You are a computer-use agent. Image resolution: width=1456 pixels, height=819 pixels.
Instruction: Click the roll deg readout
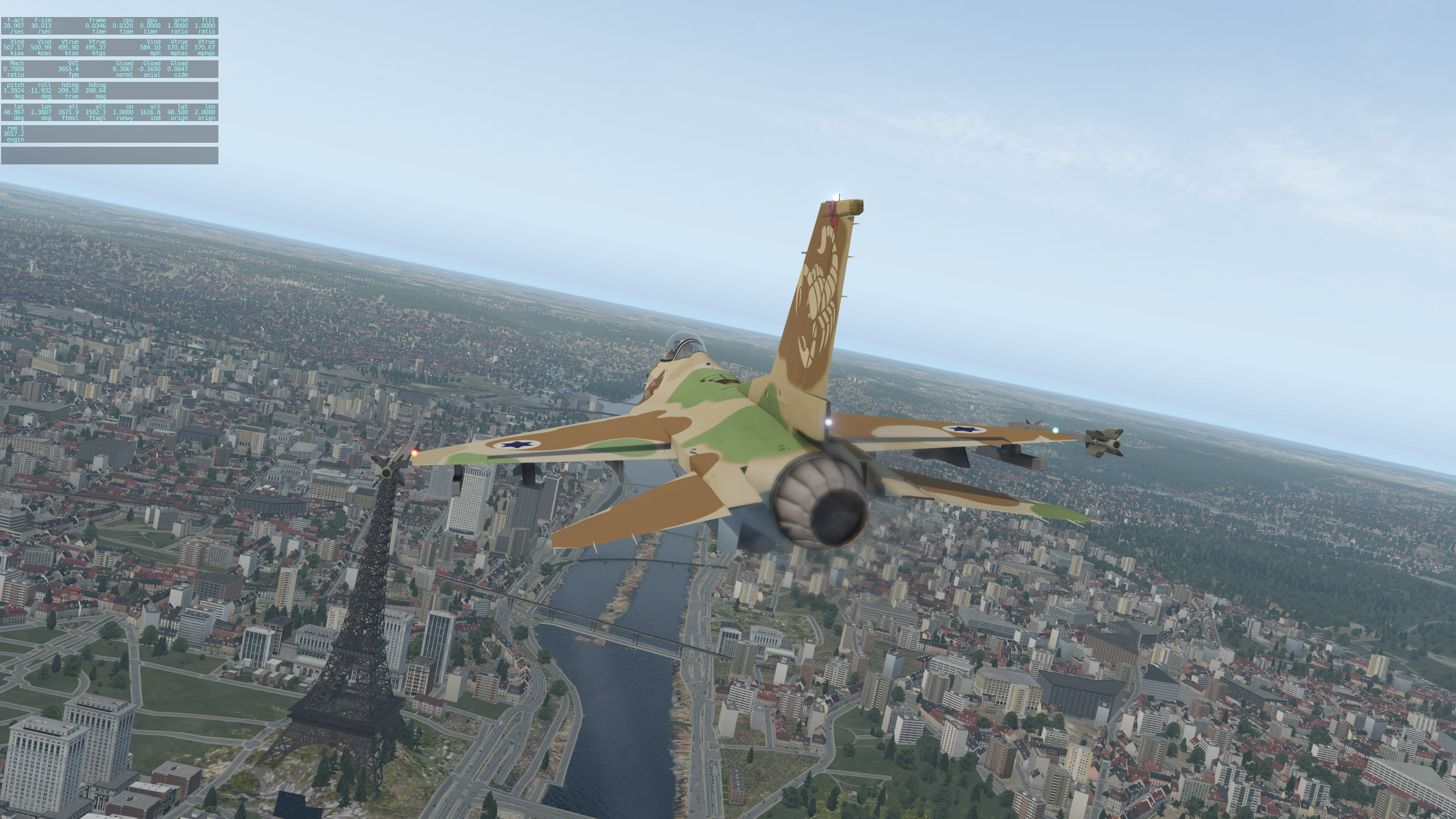point(40,90)
